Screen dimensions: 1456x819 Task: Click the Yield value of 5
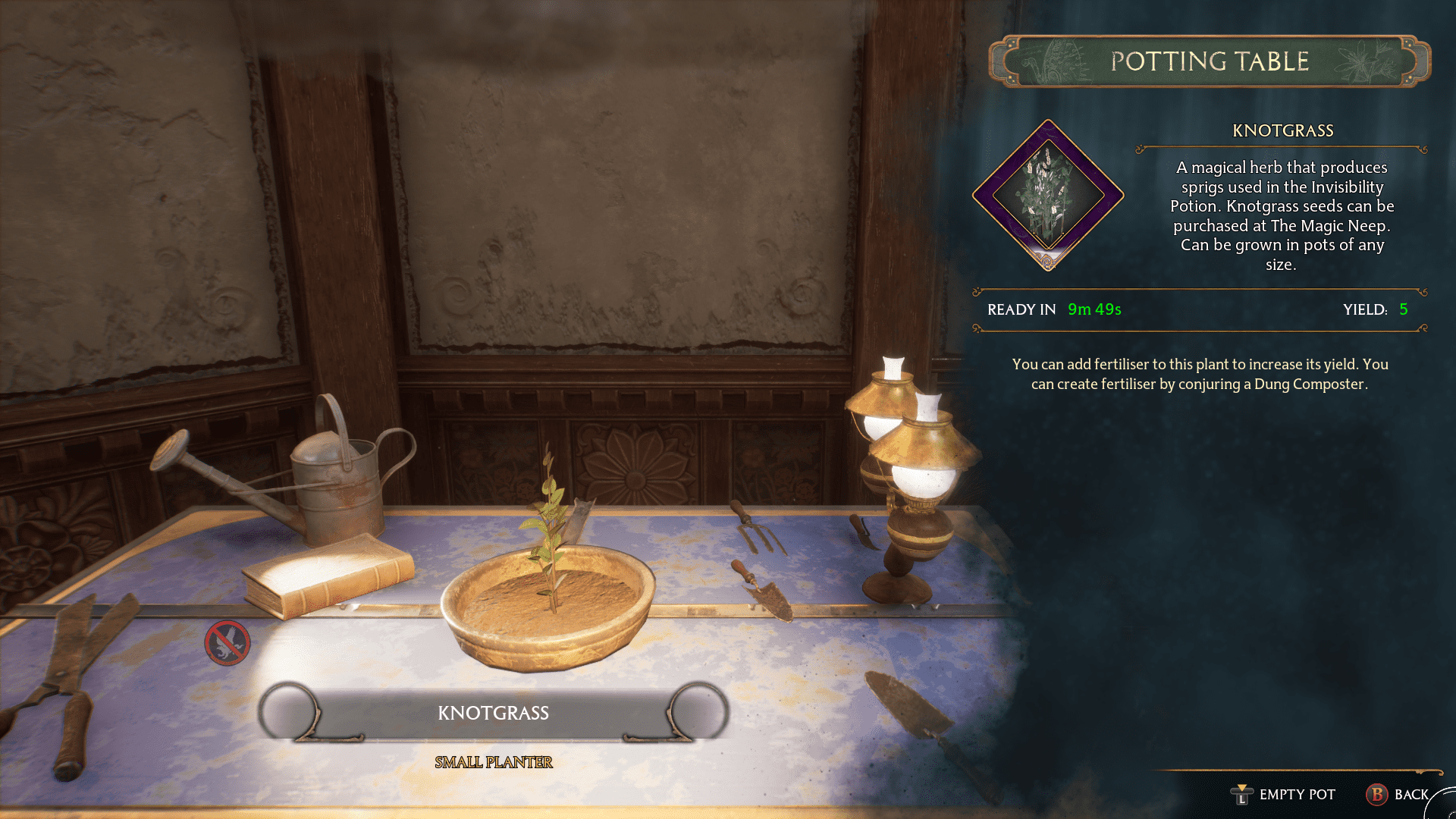click(x=1406, y=309)
